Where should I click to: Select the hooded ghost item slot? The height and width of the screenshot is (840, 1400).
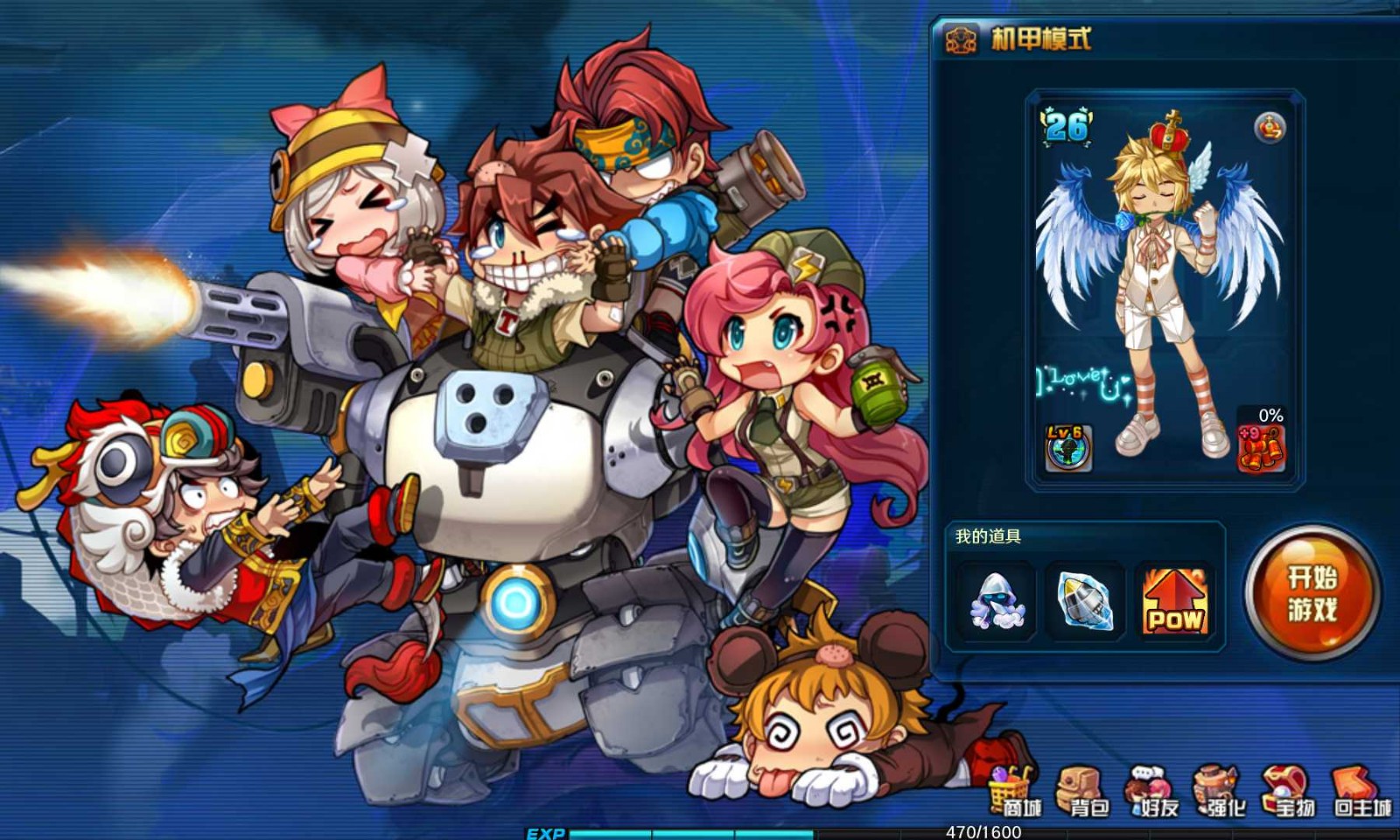click(997, 601)
